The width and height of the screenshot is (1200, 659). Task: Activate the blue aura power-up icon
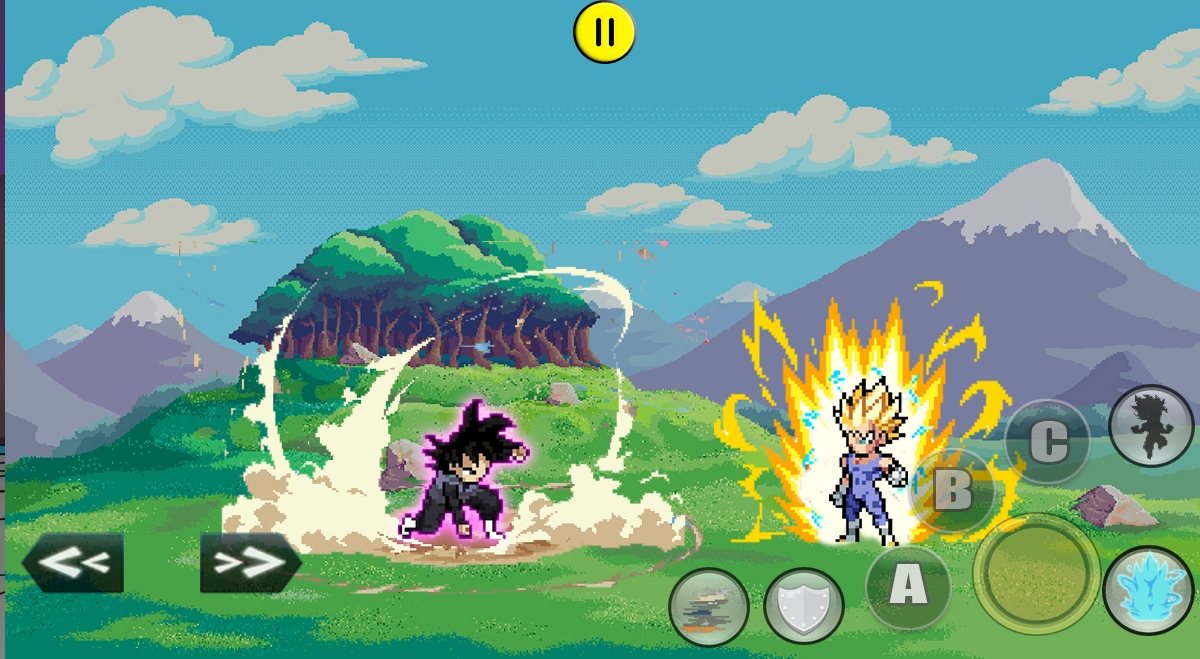(x=1148, y=589)
